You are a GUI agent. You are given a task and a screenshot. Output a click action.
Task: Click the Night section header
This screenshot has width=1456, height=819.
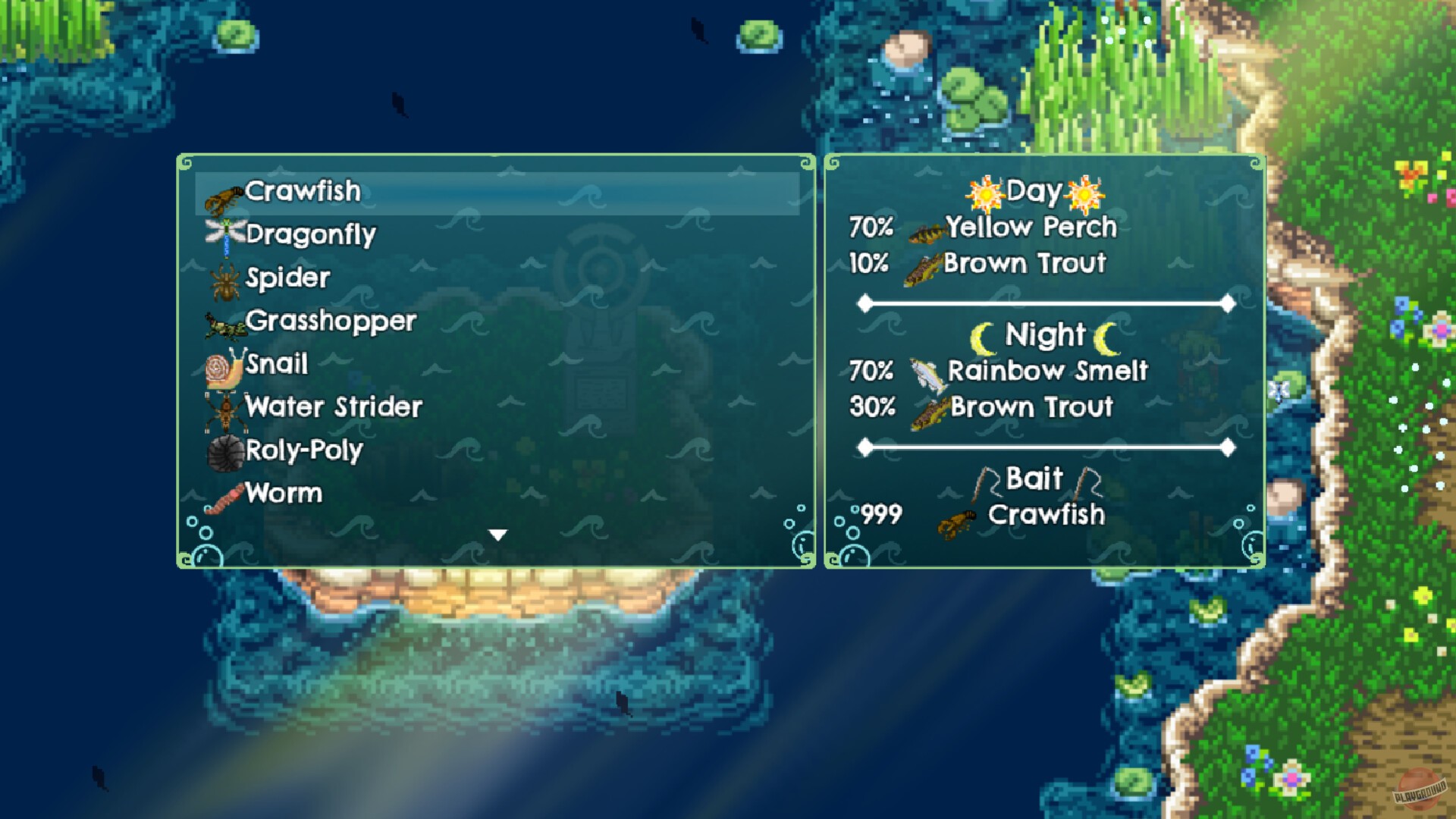(1045, 335)
